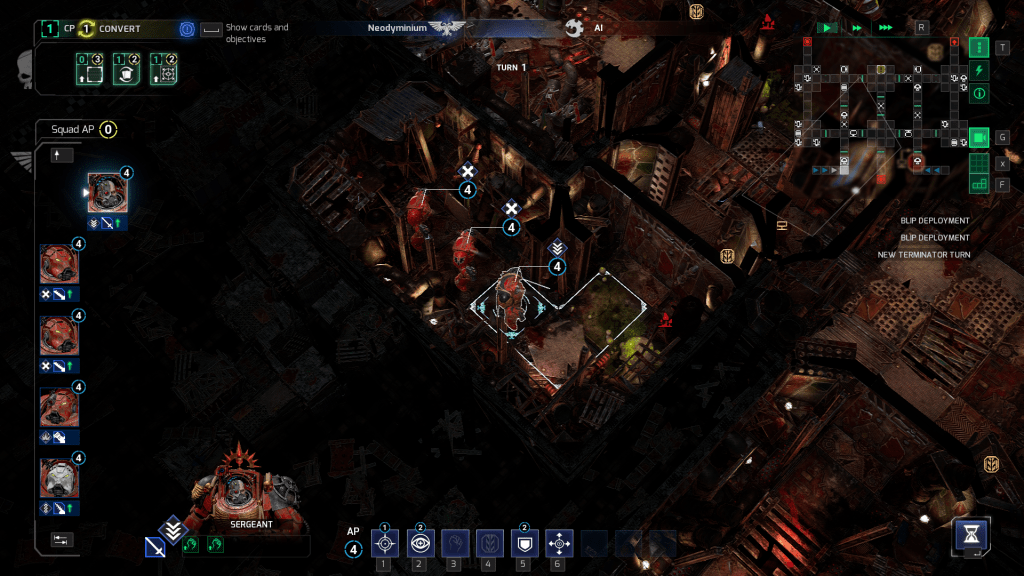Screen dimensions: 1024x576
Task: Select the white-helmeted Terminator portrait
Action: pos(59,478)
